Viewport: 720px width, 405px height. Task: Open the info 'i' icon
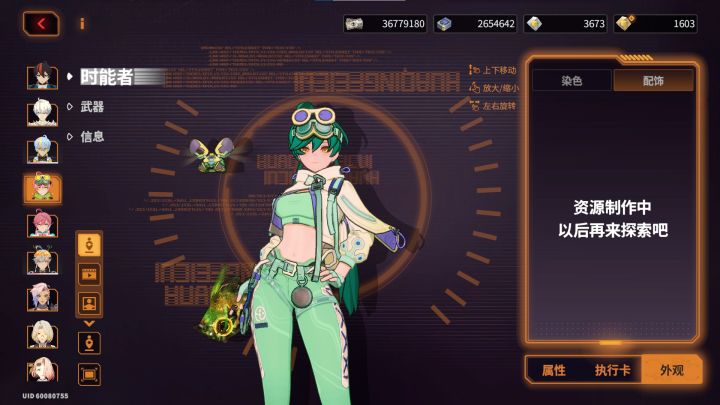pos(82,23)
